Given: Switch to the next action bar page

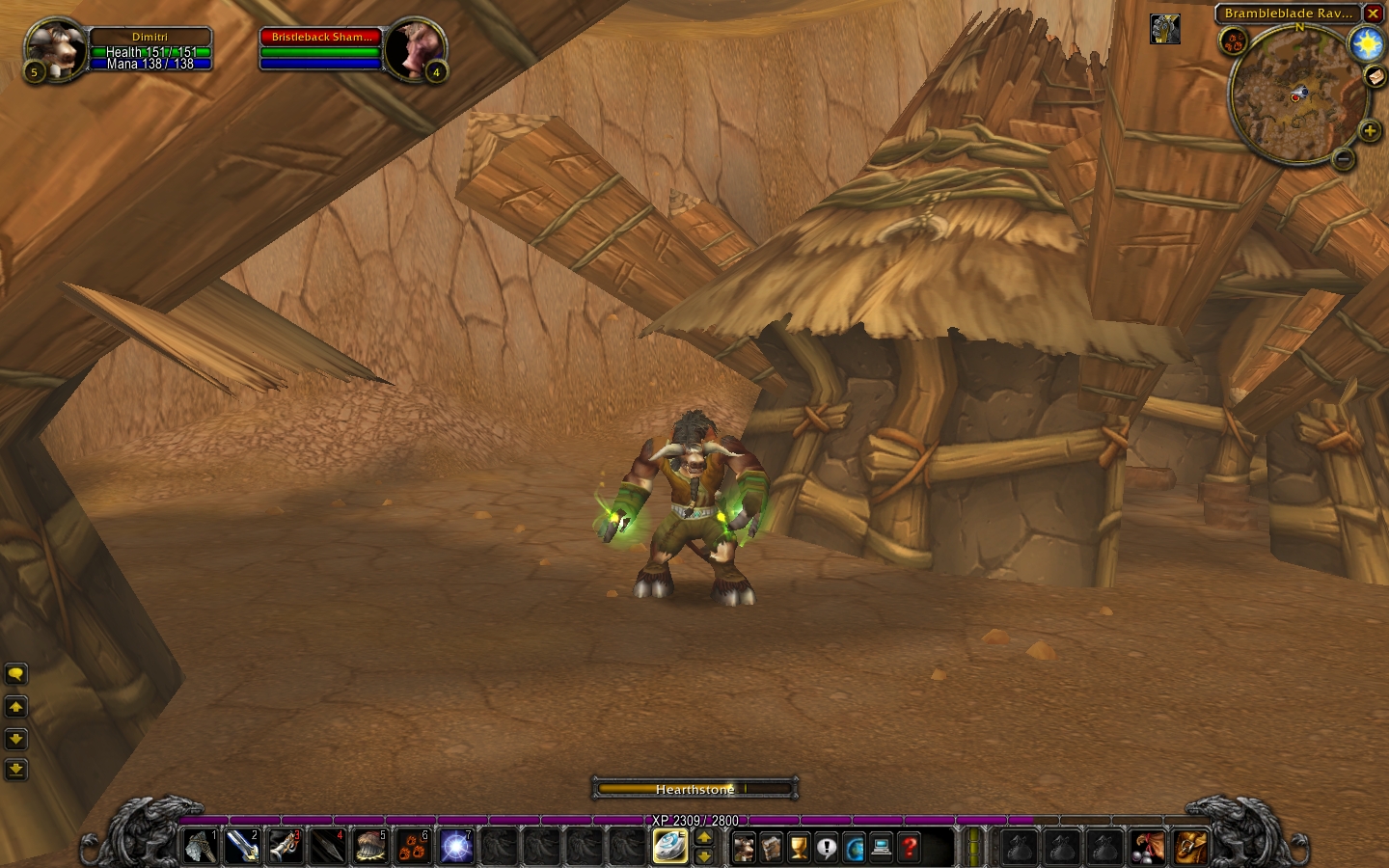Looking at the screenshot, I should [x=704, y=837].
